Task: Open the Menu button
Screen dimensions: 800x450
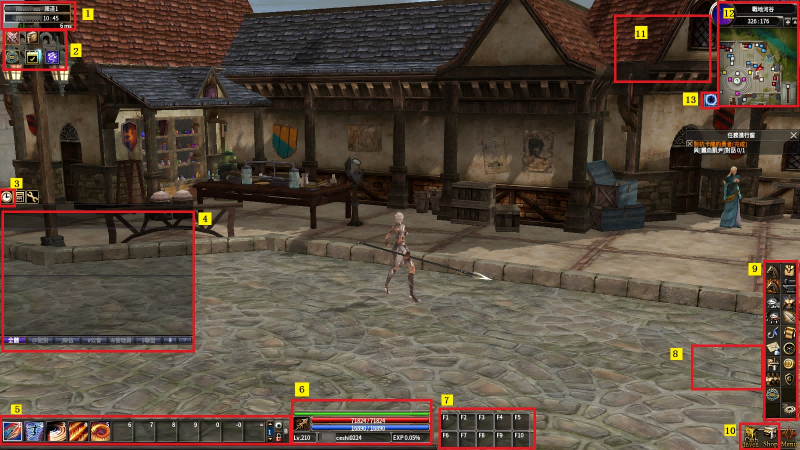Action: pyautogui.click(x=789, y=435)
